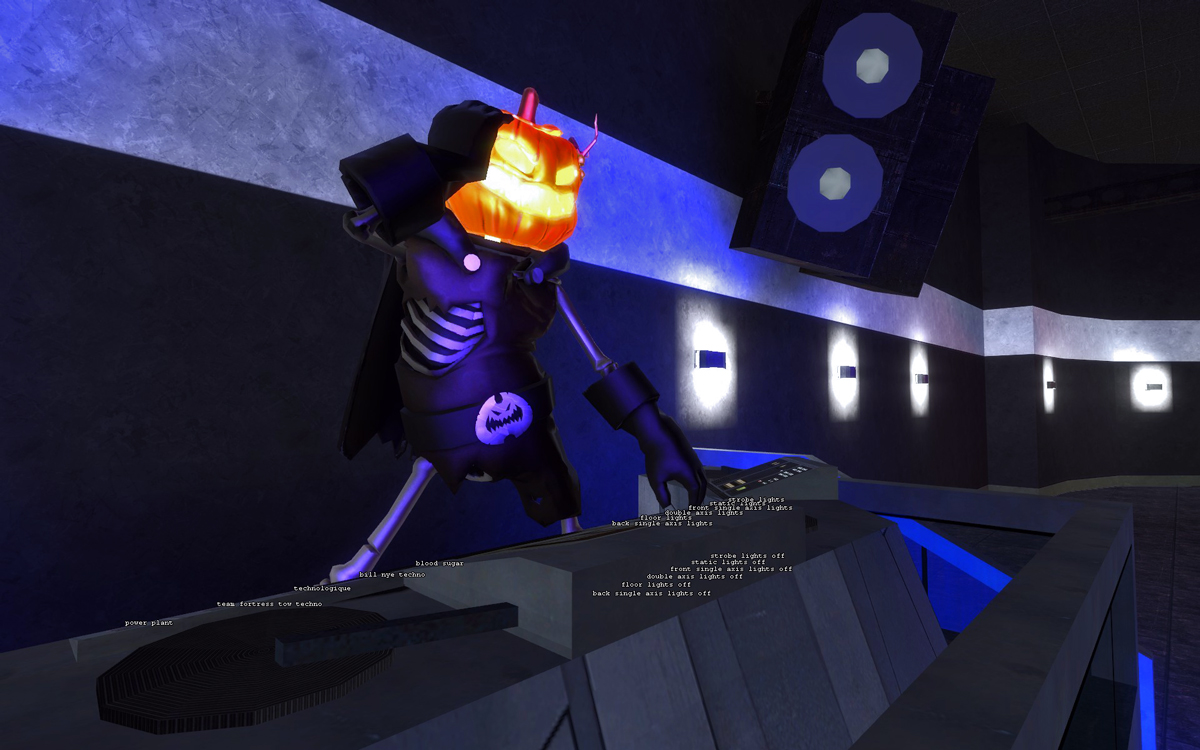
Task: Disable front single axis lights
Action: (x=731, y=569)
